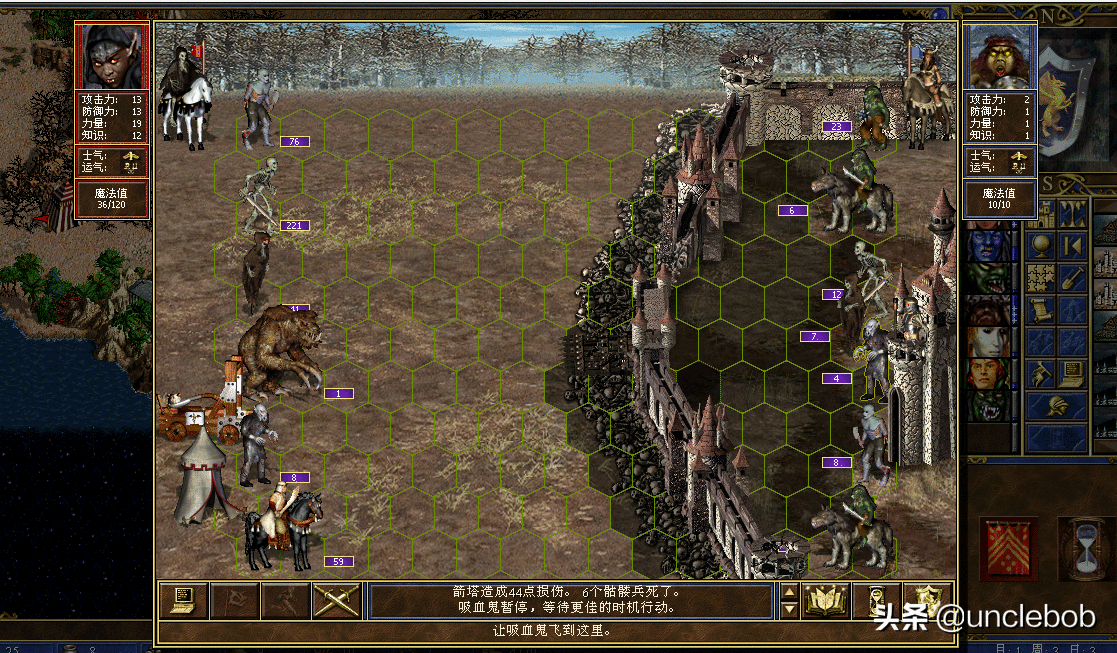
Task: Open the globe underground/surface view button
Action: coord(1041,246)
